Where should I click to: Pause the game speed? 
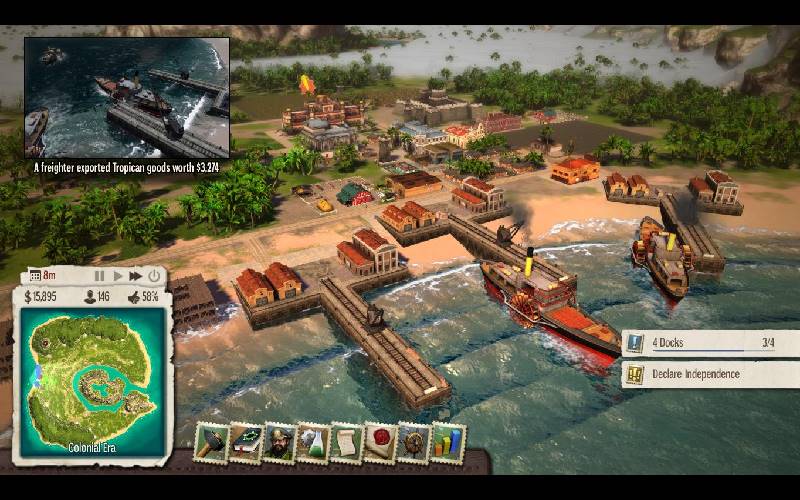click(x=99, y=275)
